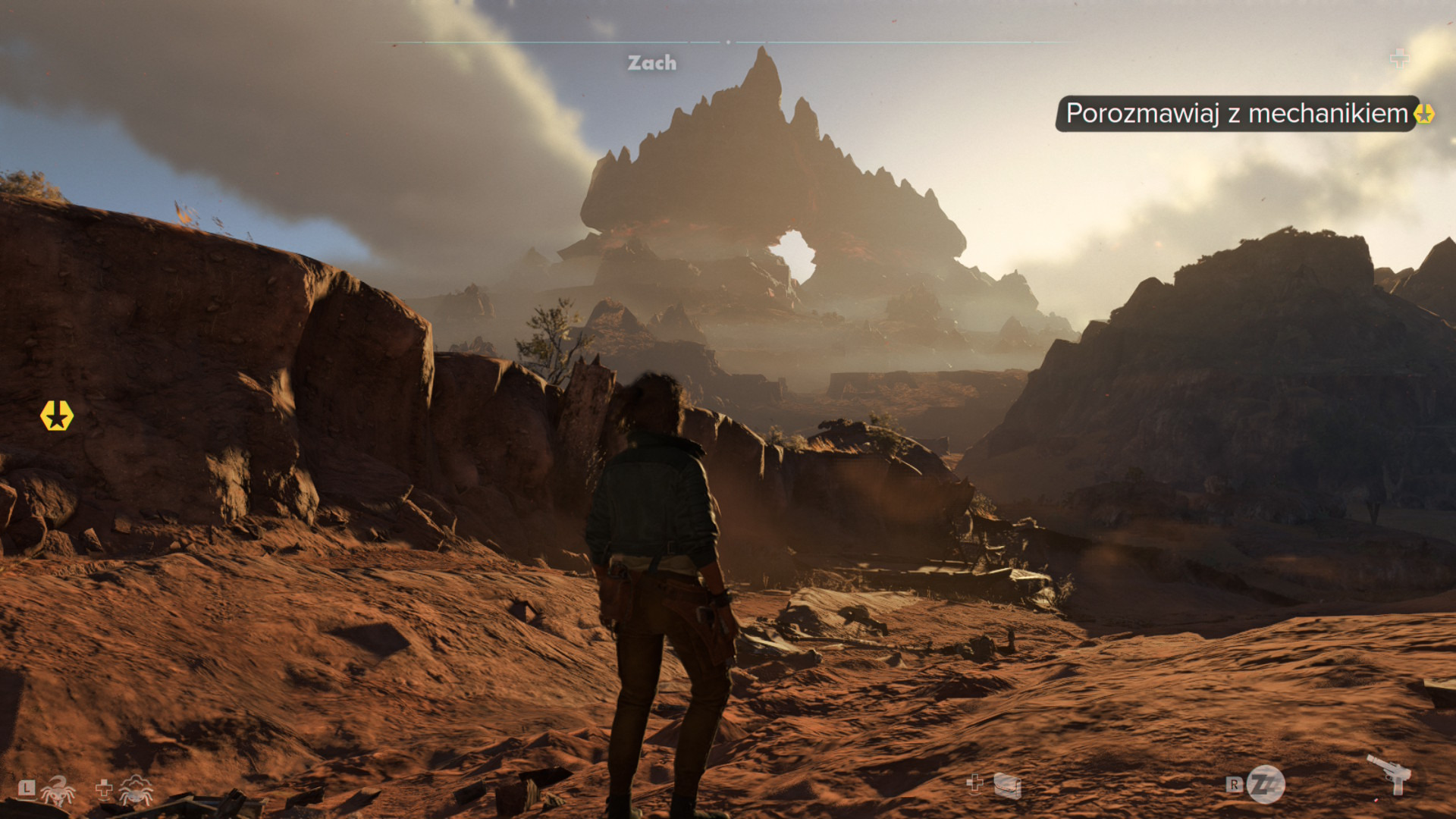Activate the Nix companion command icon
Image resolution: width=1456 pixels, height=819 pixels.
tap(58, 790)
